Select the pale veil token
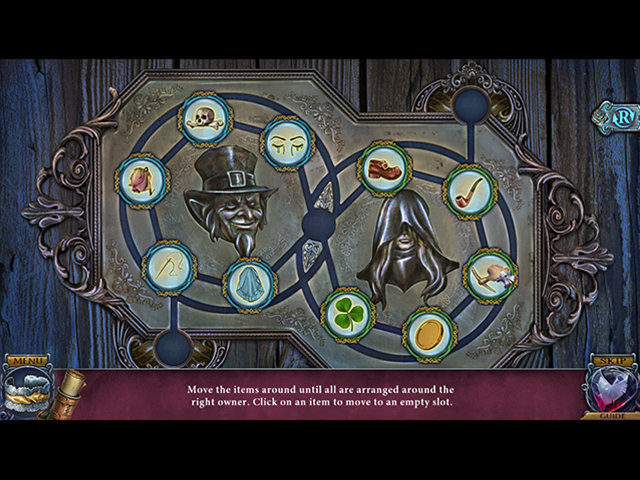Screen dimensions: 640x480 (x=249, y=284)
